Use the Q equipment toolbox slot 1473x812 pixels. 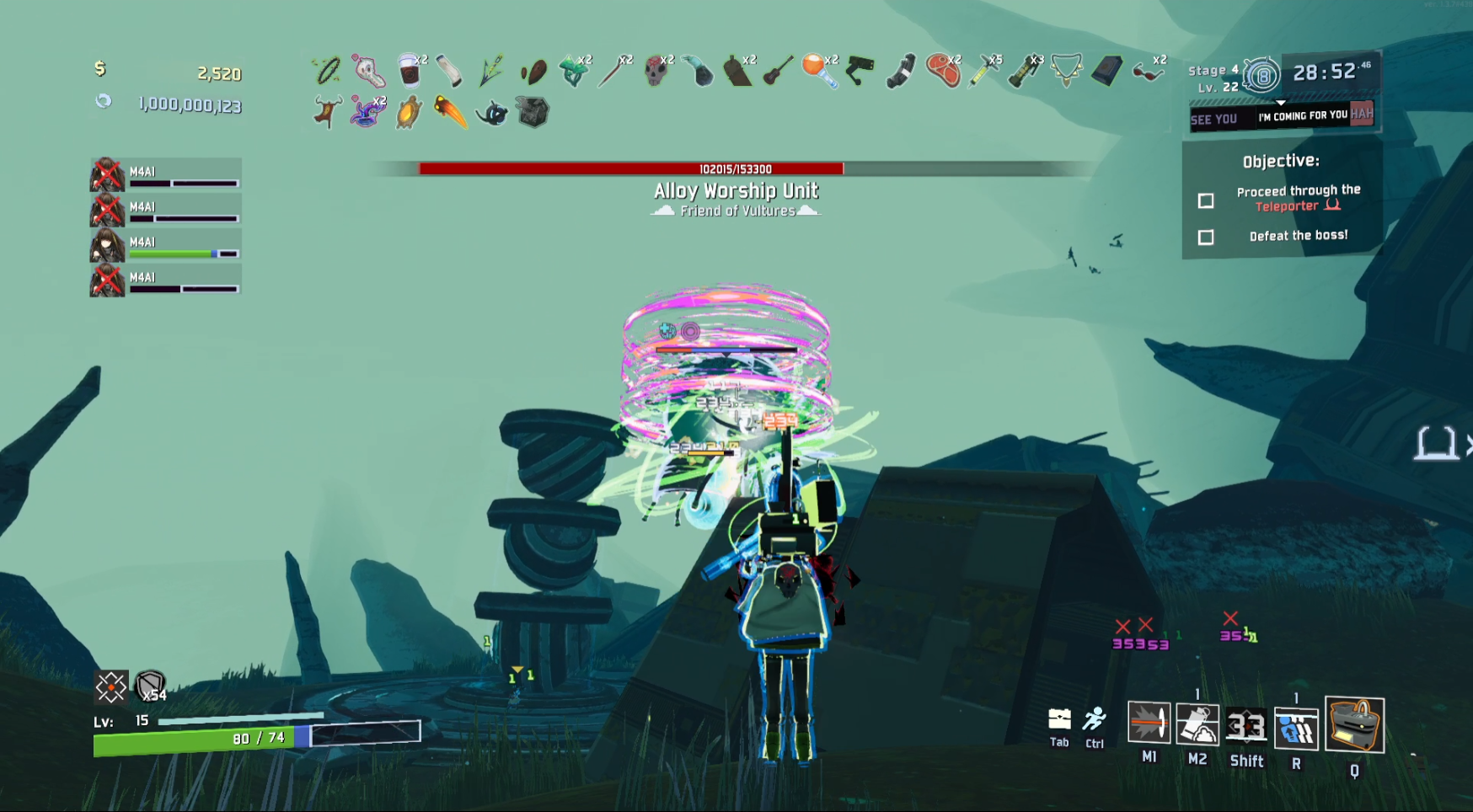click(x=1354, y=724)
